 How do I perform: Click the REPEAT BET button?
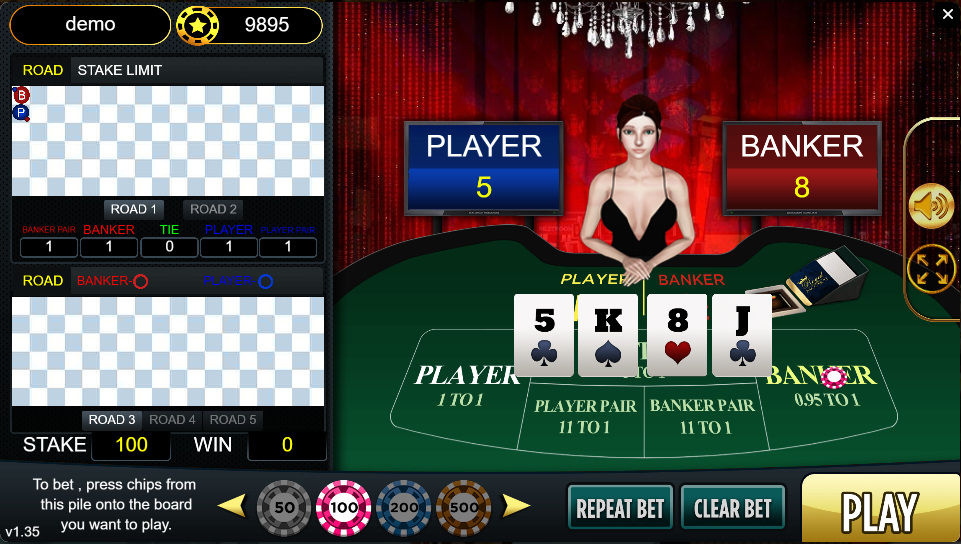[620, 508]
